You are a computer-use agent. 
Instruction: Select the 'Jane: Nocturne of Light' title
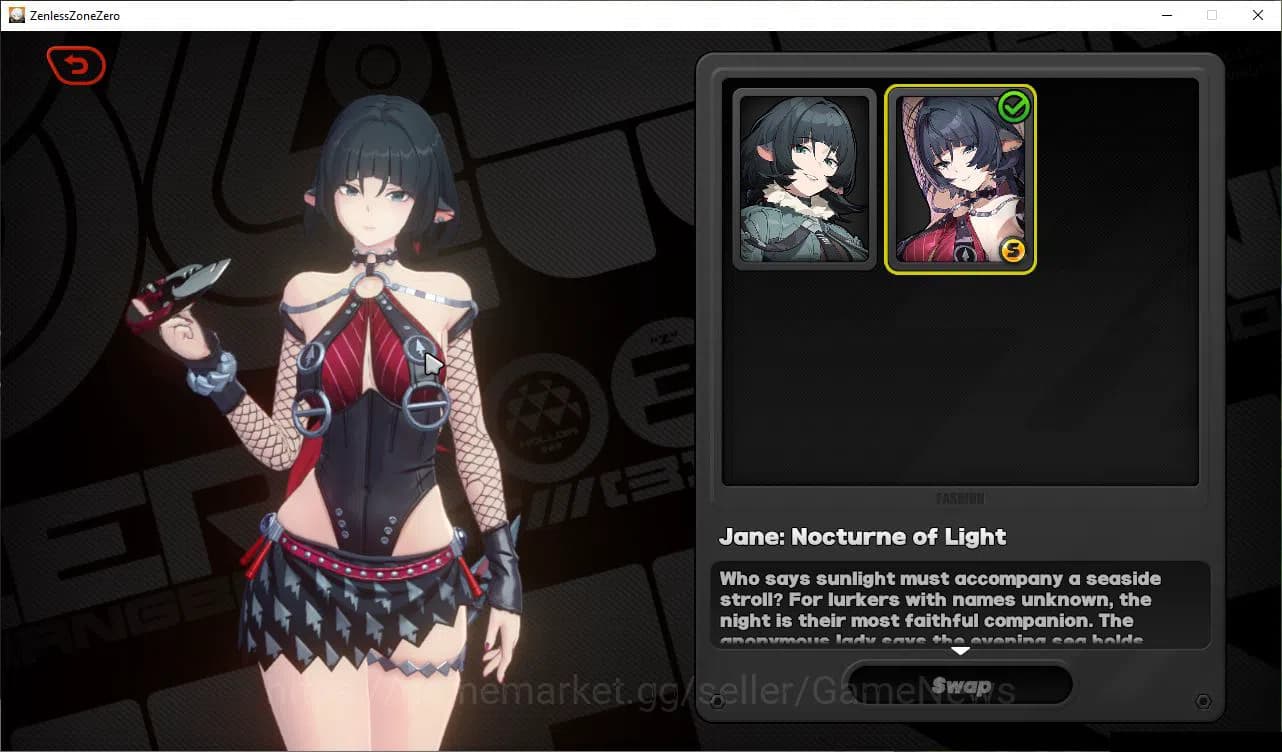coord(862,537)
